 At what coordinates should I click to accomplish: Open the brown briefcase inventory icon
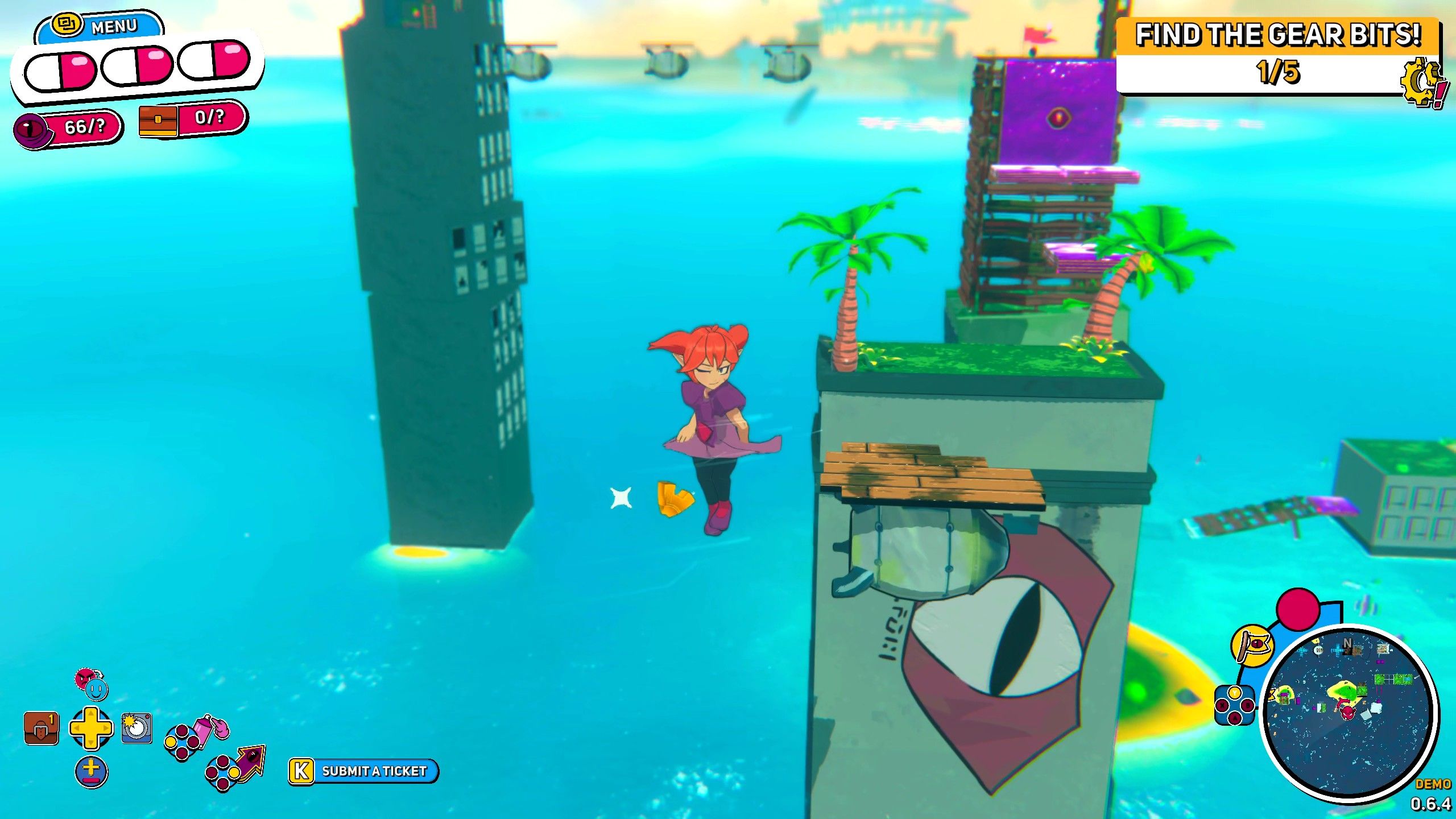pyautogui.click(x=41, y=729)
